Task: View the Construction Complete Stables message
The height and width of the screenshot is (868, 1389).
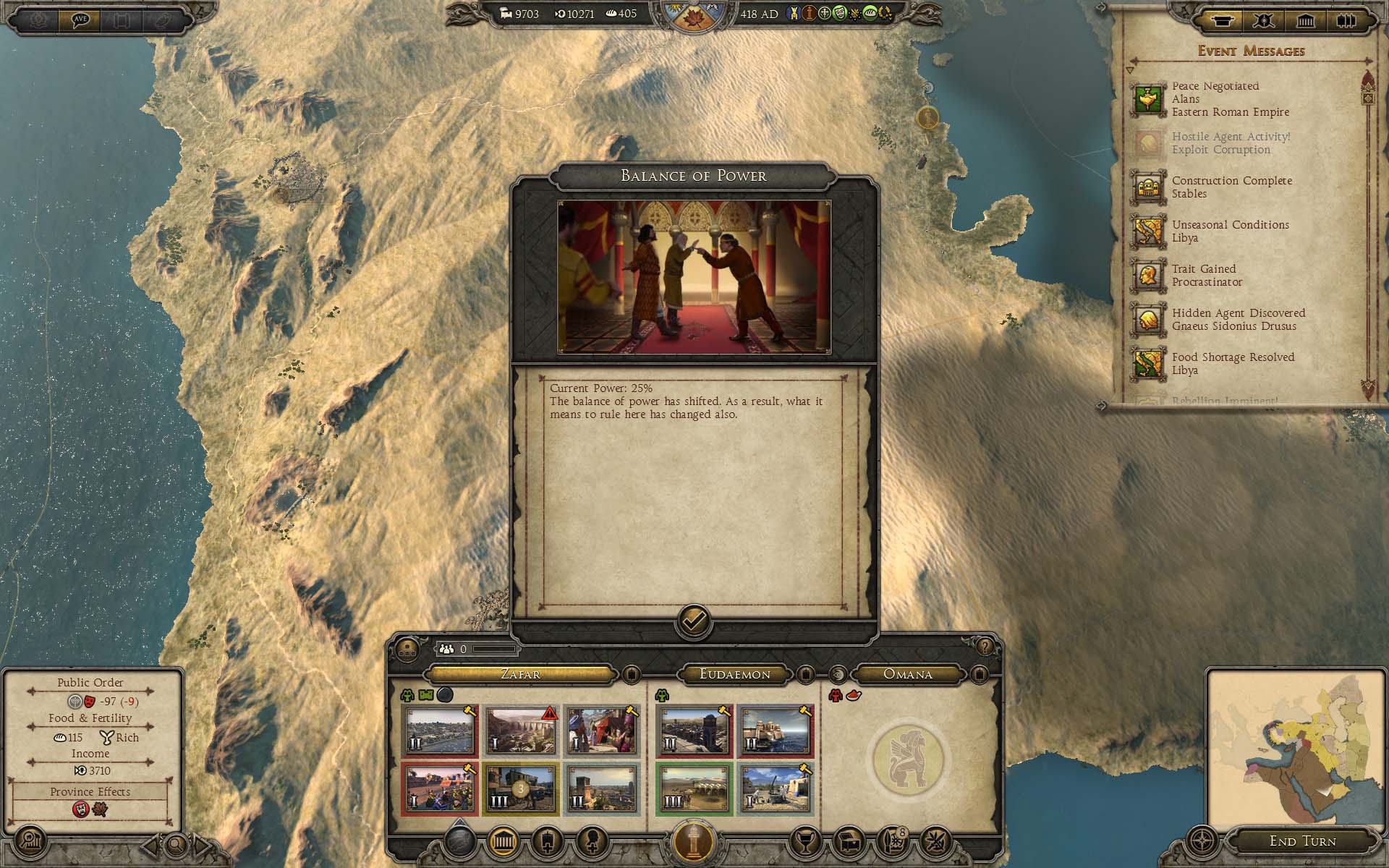Action: point(1231,187)
